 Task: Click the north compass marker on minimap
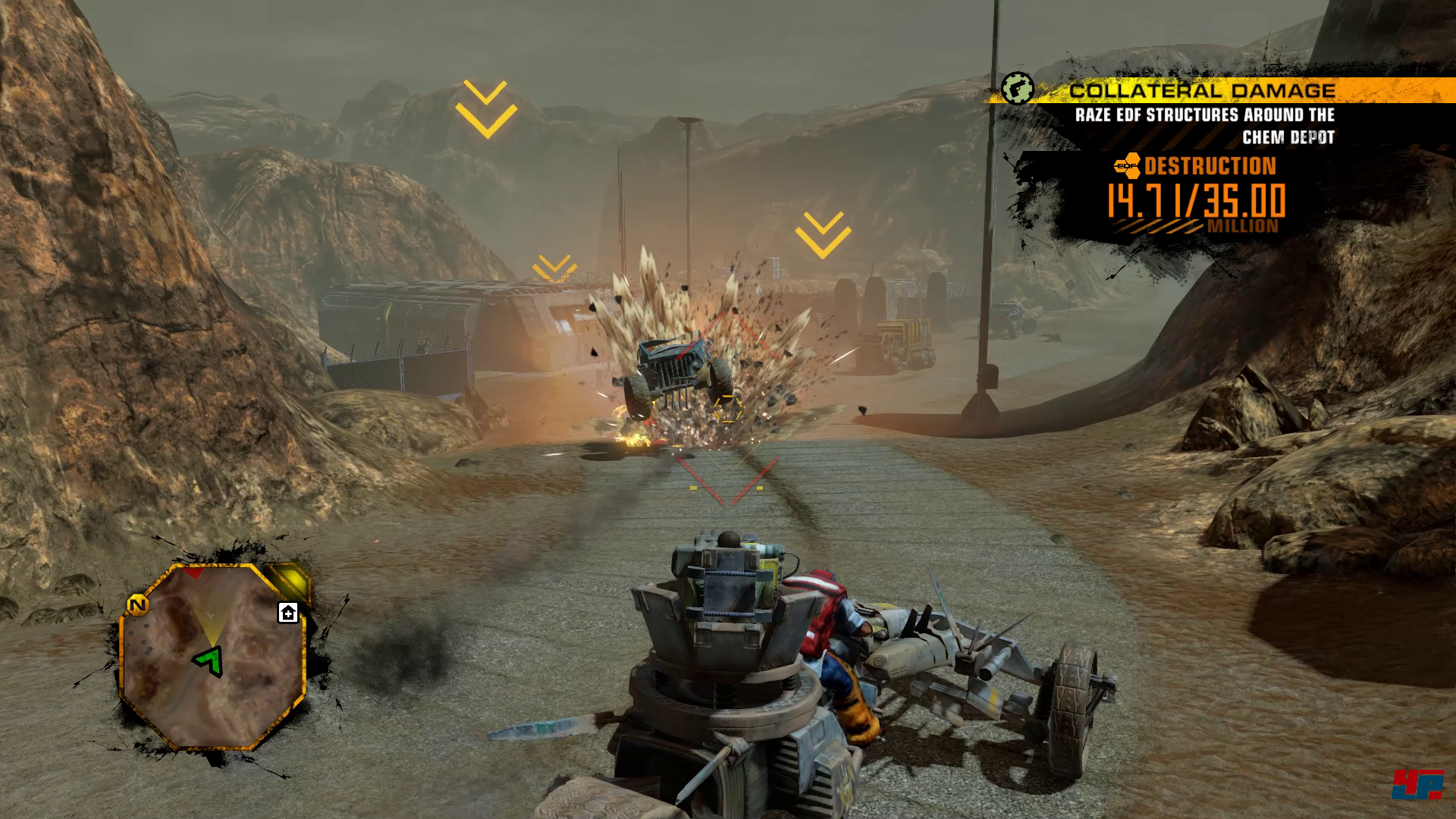click(x=137, y=605)
